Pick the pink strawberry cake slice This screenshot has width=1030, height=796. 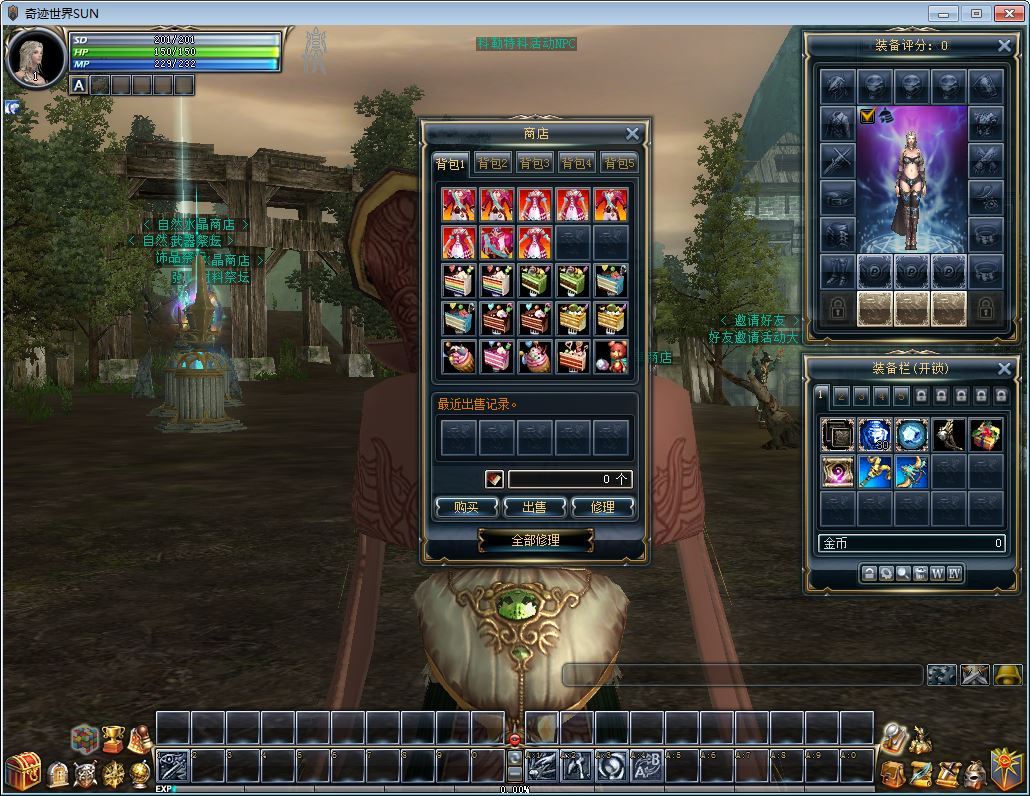coord(497,357)
